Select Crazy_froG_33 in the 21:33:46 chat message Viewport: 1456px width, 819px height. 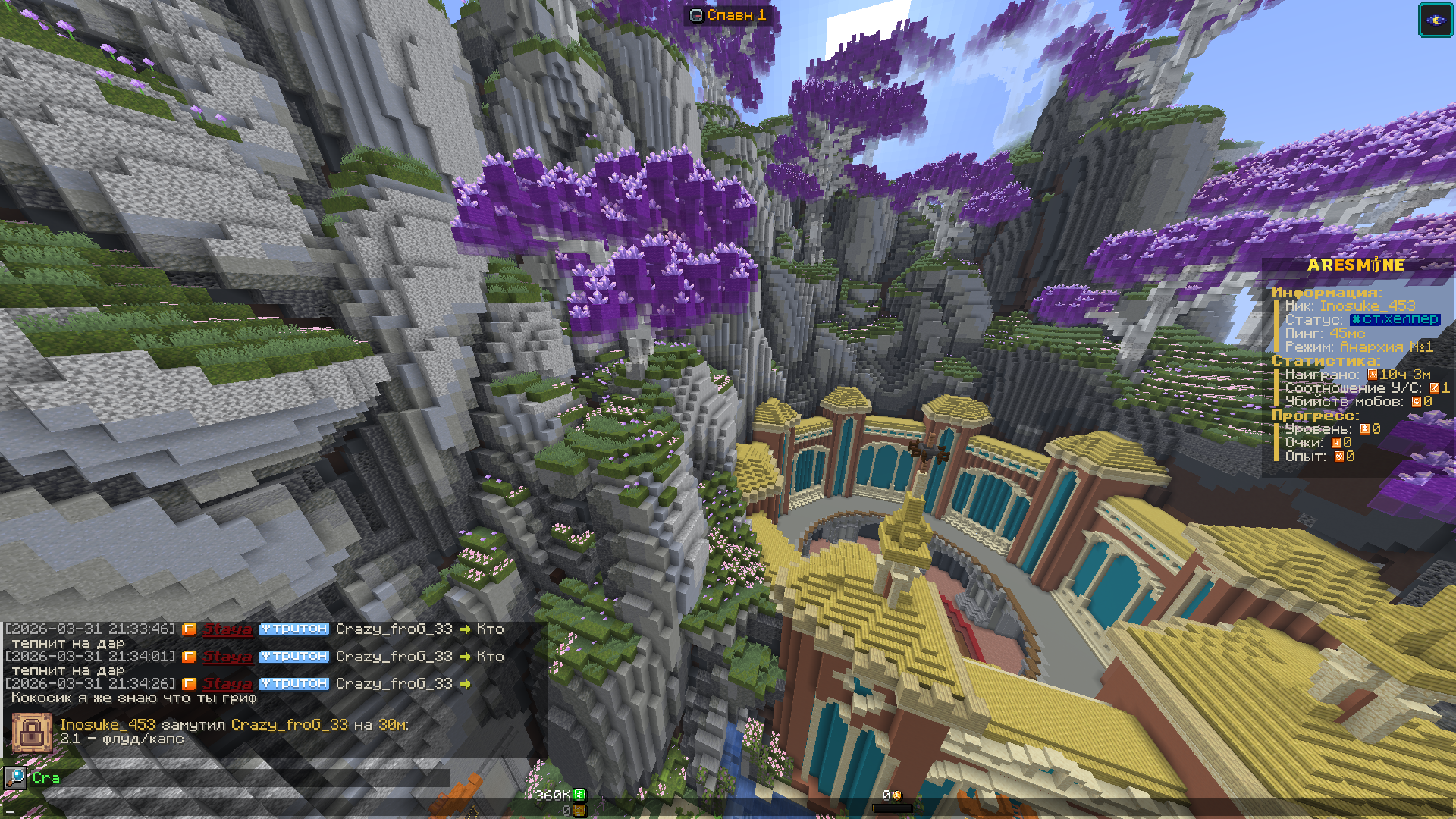click(x=394, y=629)
